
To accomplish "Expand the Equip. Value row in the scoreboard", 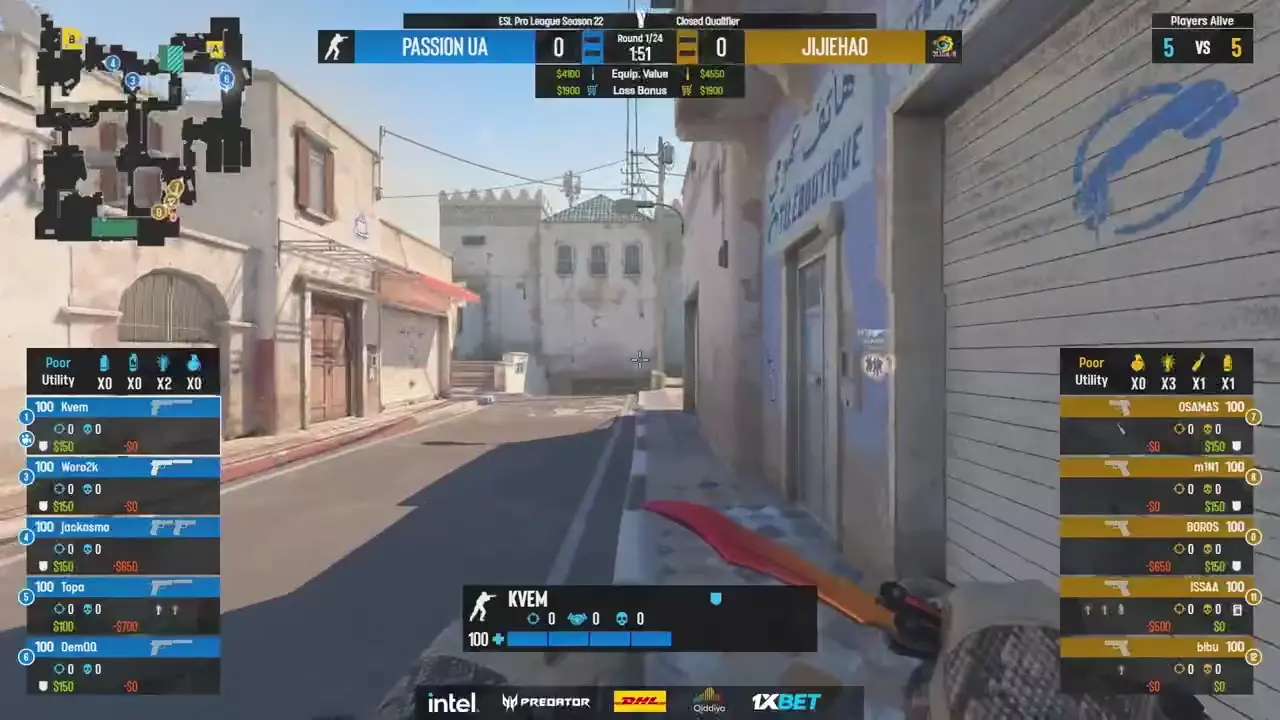I will [x=640, y=73].
